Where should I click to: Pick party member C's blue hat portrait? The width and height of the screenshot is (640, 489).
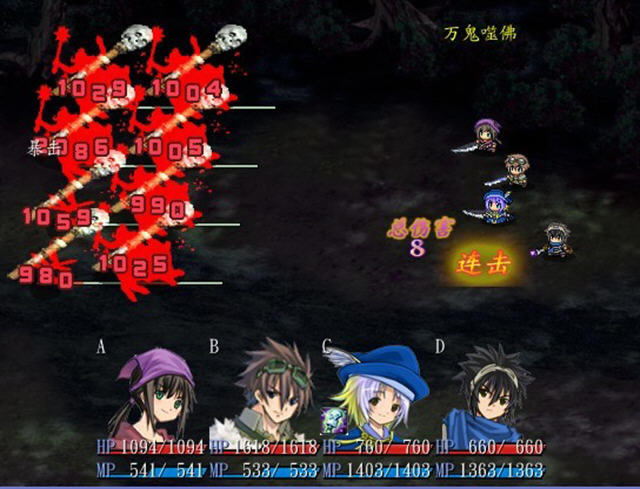click(378, 390)
